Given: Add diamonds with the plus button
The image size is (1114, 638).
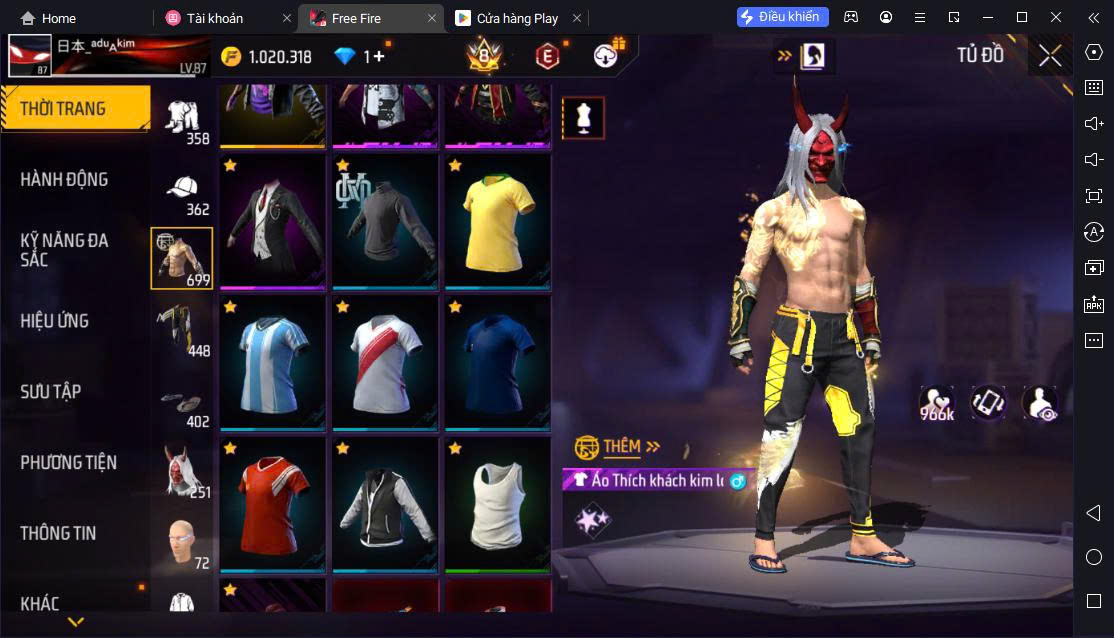Looking at the screenshot, I should (x=378, y=57).
